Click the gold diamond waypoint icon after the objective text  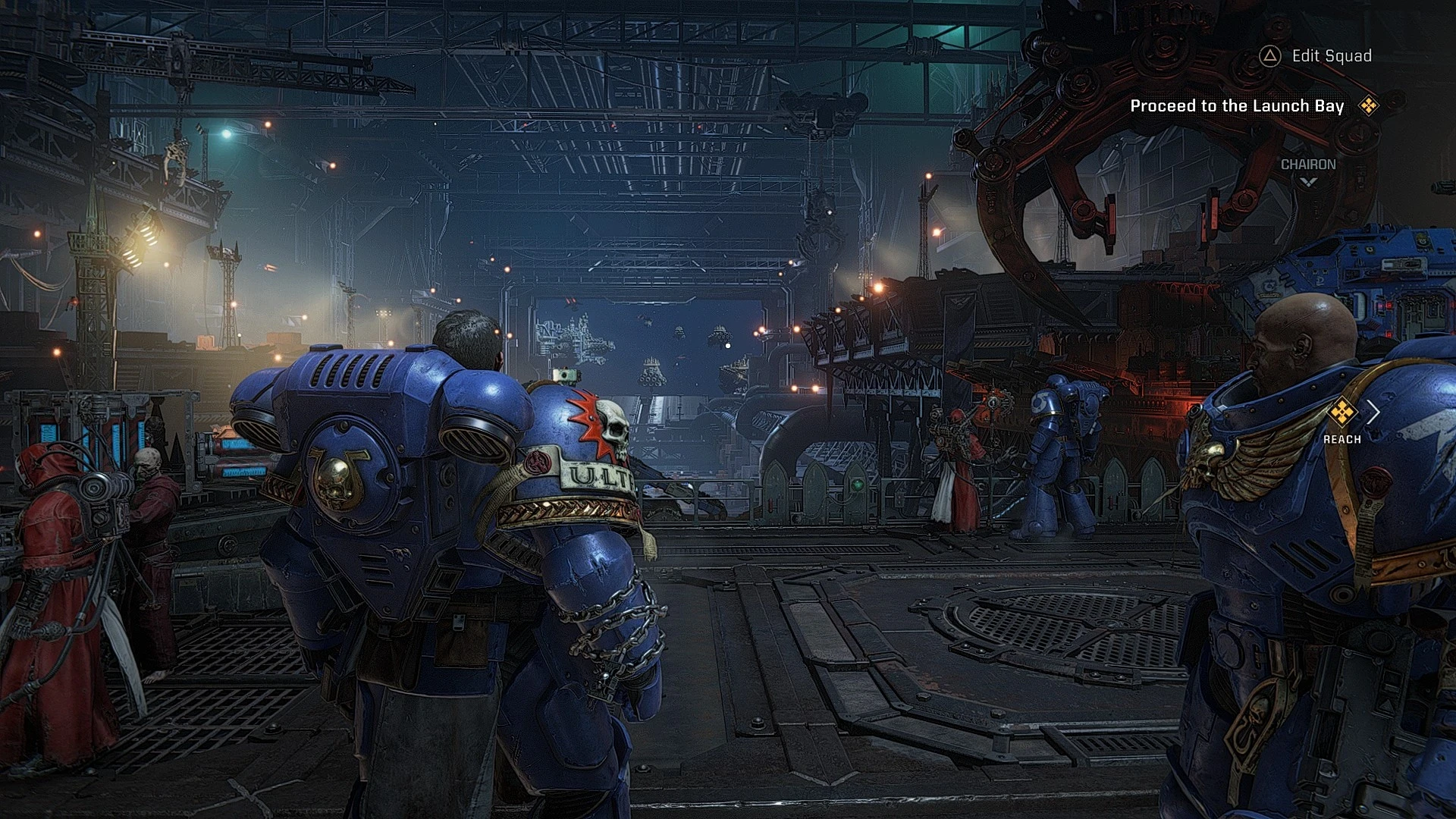(x=1370, y=106)
